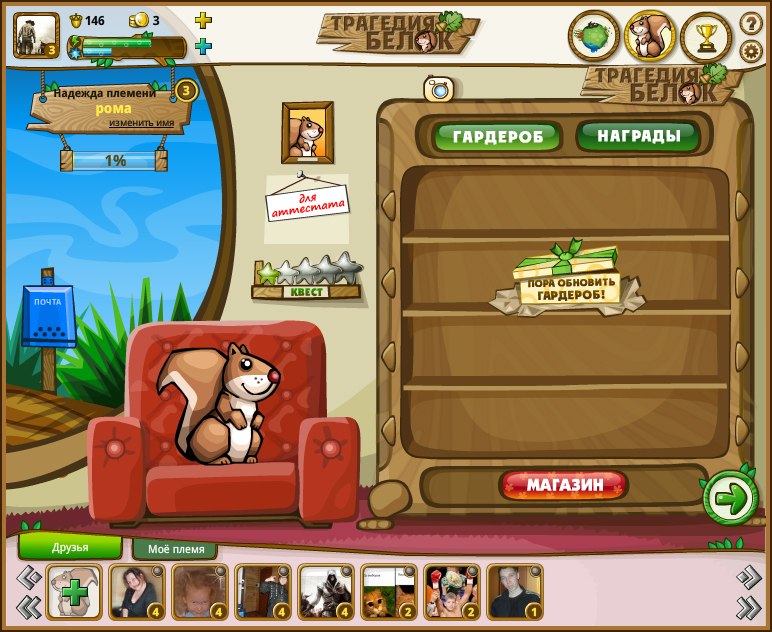This screenshot has width=772, height=632.
Task: Add energy with the teal plus
Action: point(203,46)
